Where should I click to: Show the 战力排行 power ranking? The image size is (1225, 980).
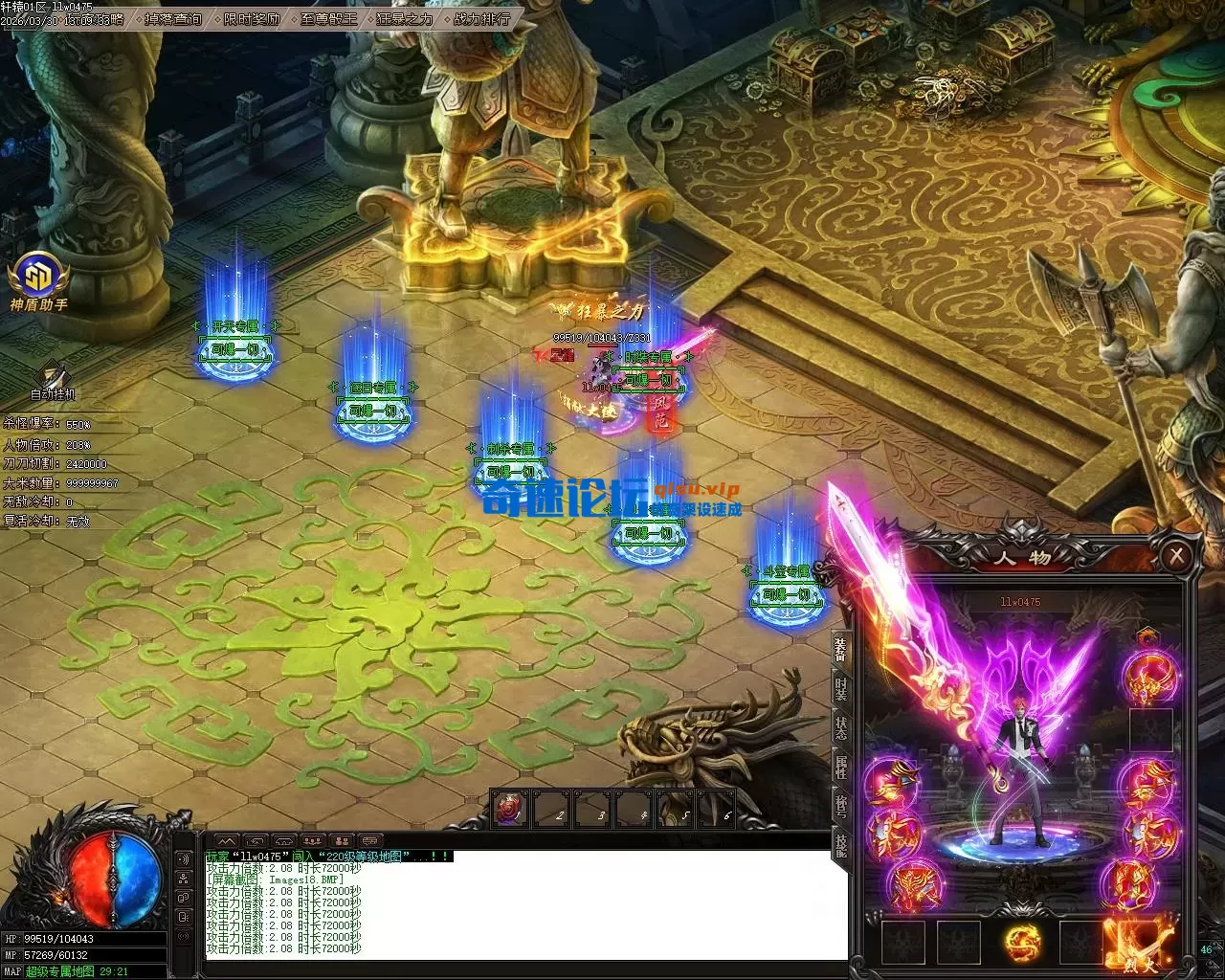tap(480, 19)
